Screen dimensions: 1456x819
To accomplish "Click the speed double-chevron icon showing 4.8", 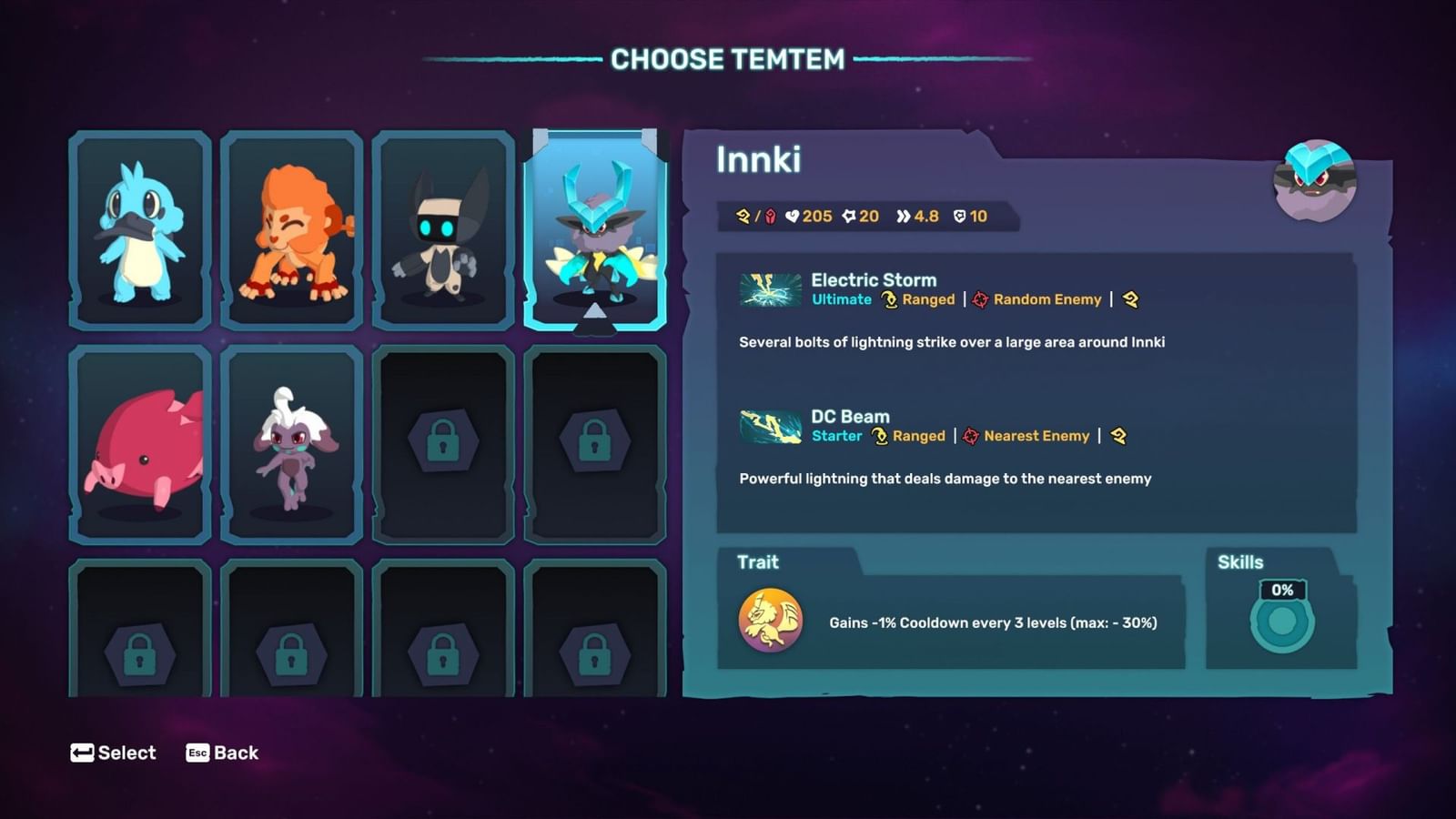I will point(902,217).
